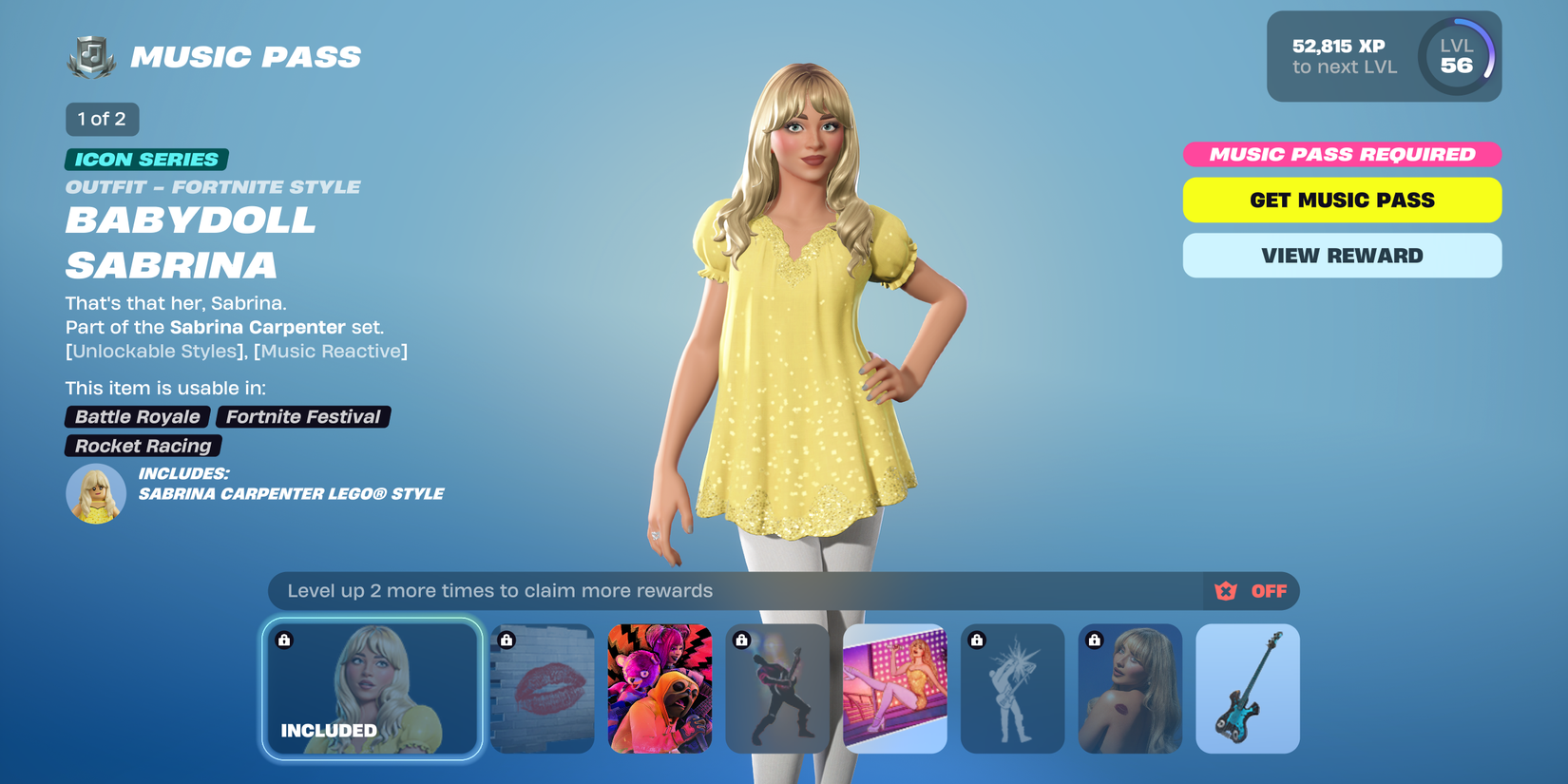Toggle the lock on the Babydoll Sabrina reward tile
This screenshot has height=784, width=1568.
(282, 641)
